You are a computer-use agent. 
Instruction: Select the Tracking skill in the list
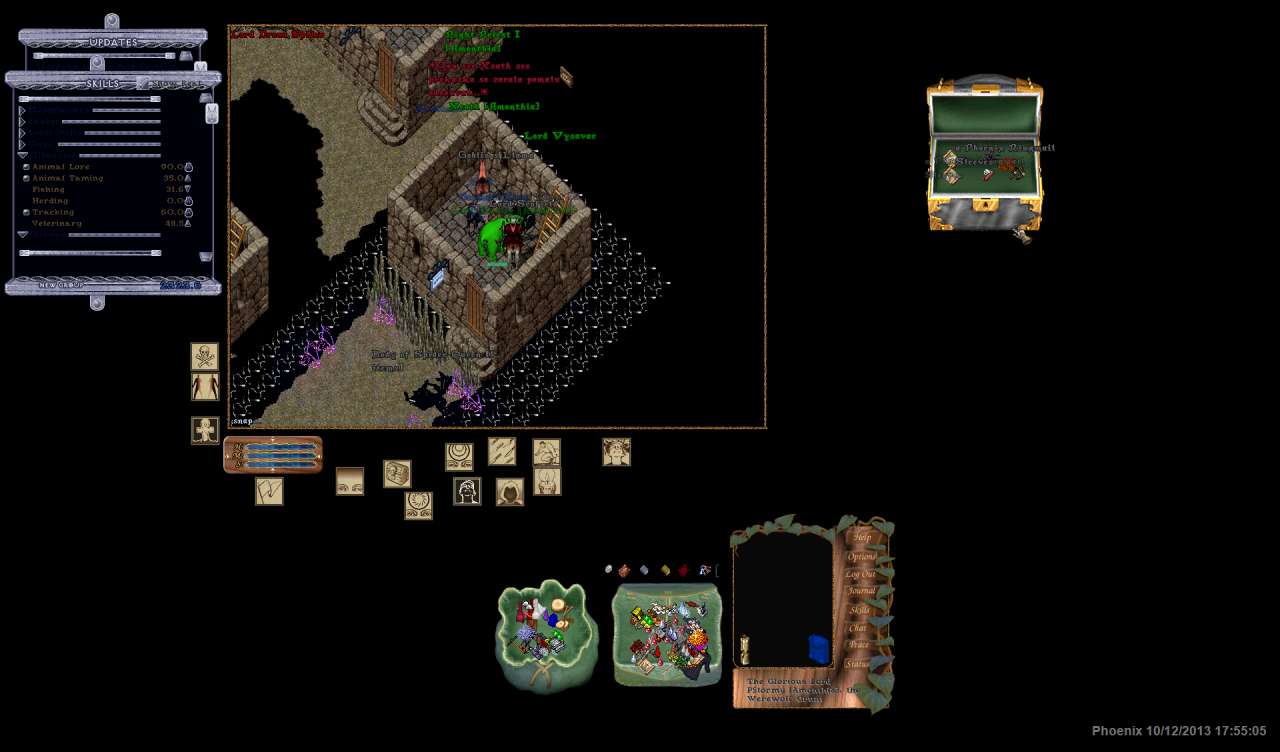pyautogui.click(x=53, y=212)
